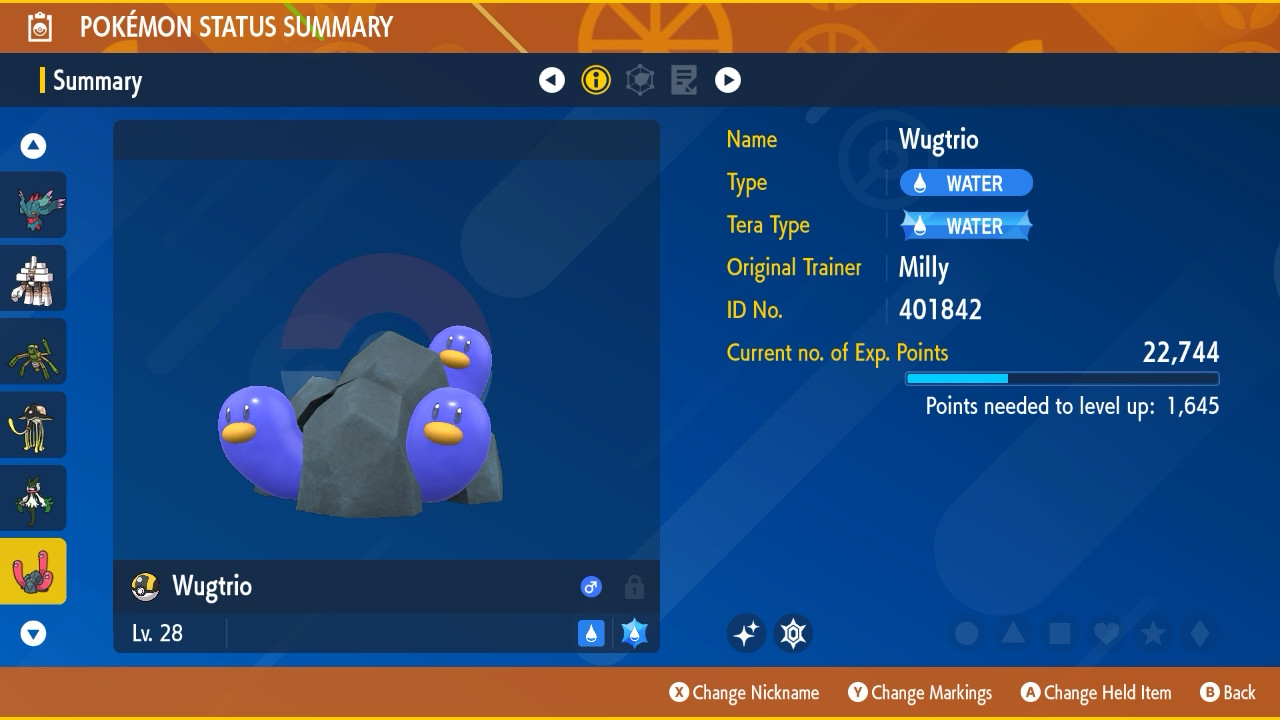Select the yellow info summary tab
Image resolution: width=1280 pixels, height=720 pixels.
[596, 80]
